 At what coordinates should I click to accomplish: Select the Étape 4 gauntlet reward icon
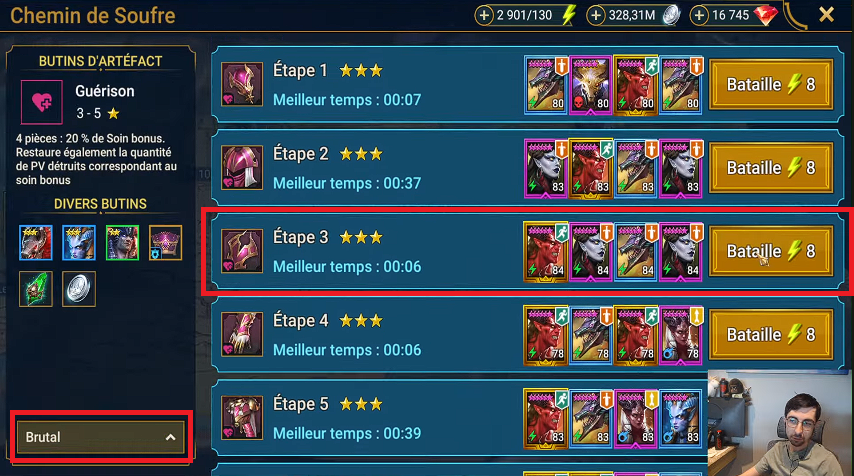[241, 335]
